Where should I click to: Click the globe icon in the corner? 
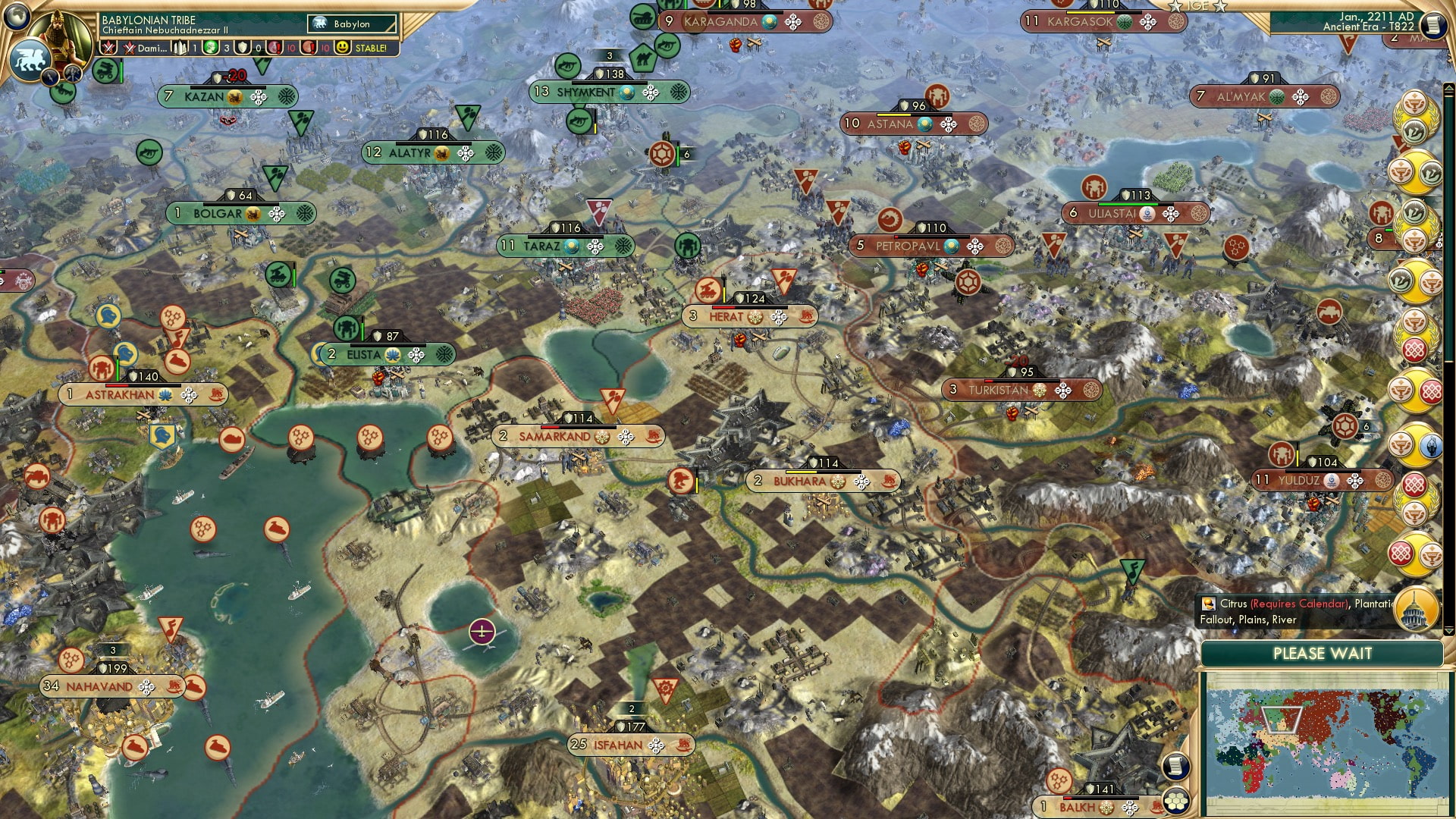(x=15, y=15)
